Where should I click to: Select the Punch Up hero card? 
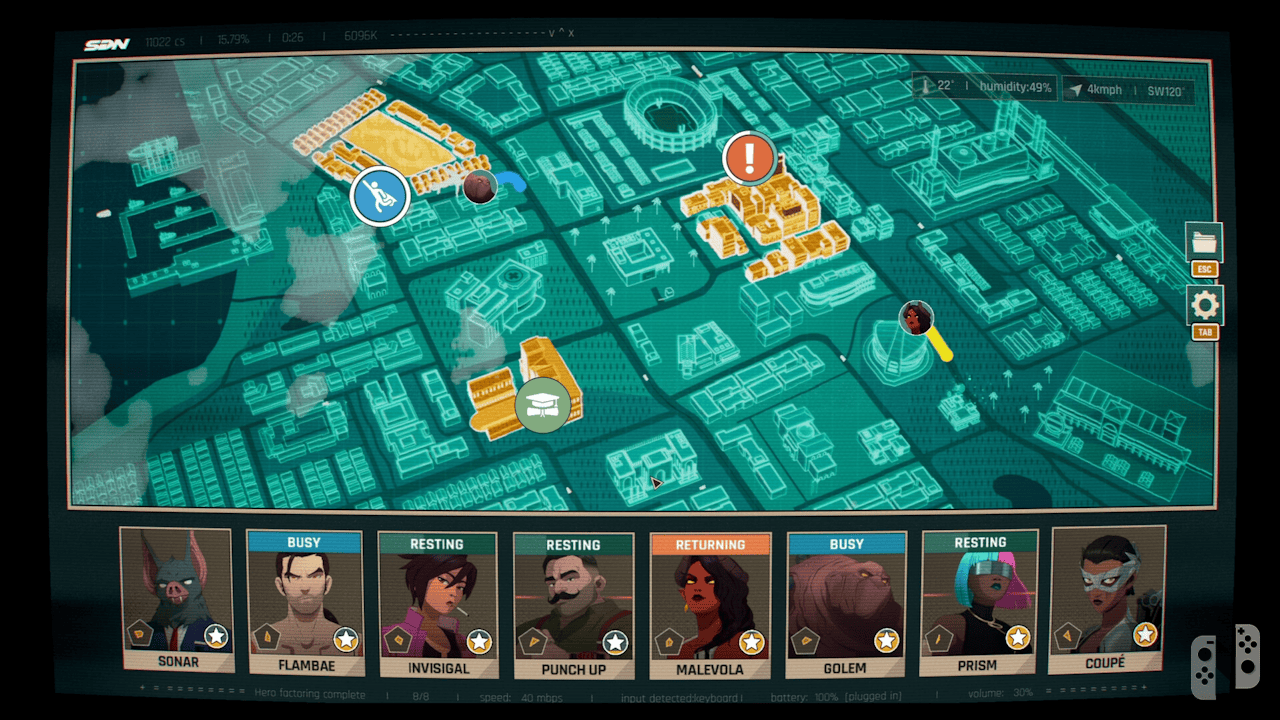(573, 605)
